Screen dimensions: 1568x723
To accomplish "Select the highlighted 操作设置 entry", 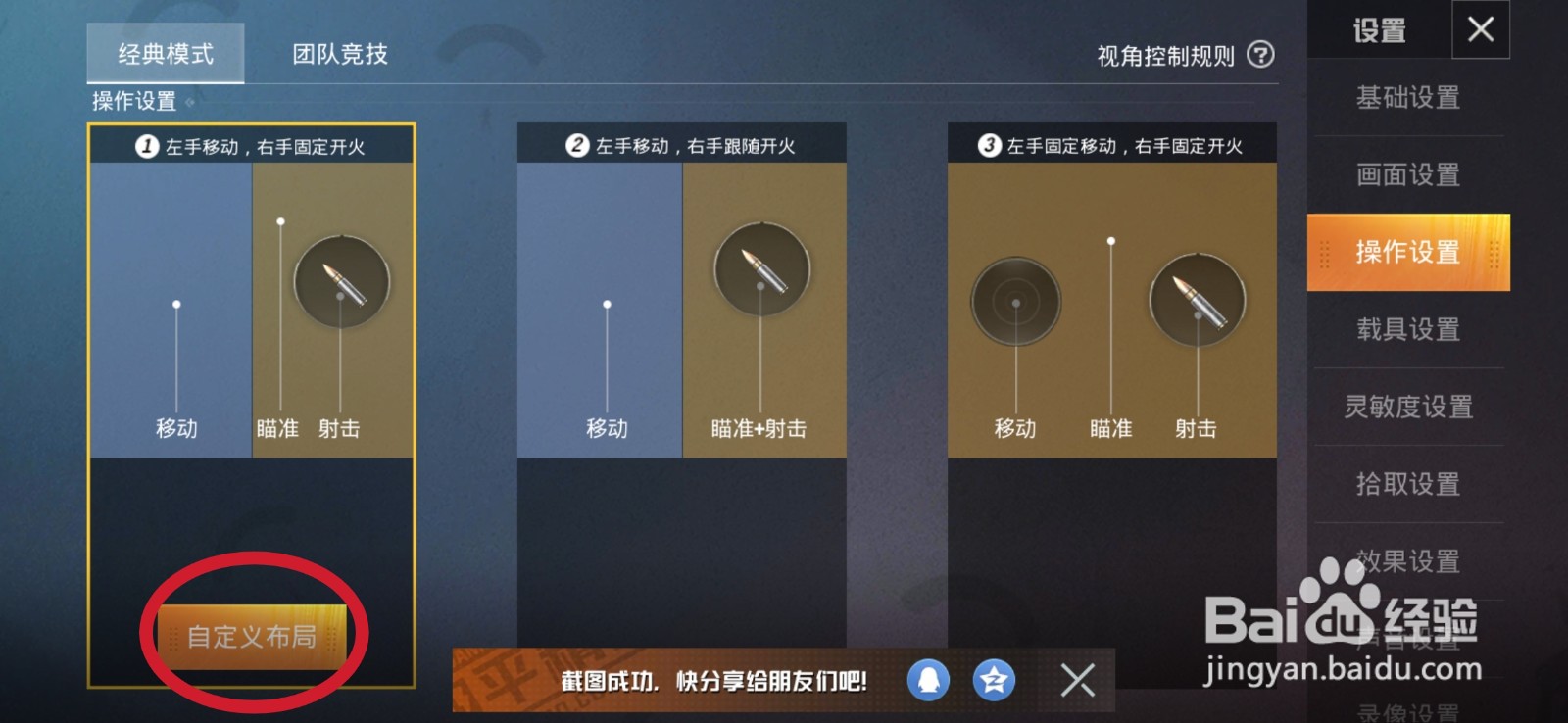I will pos(1408,253).
